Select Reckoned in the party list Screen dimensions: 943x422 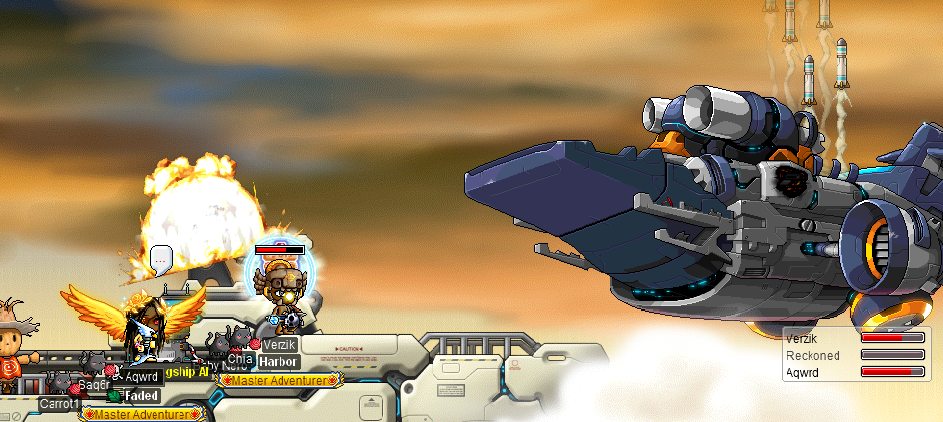pos(812,355)
